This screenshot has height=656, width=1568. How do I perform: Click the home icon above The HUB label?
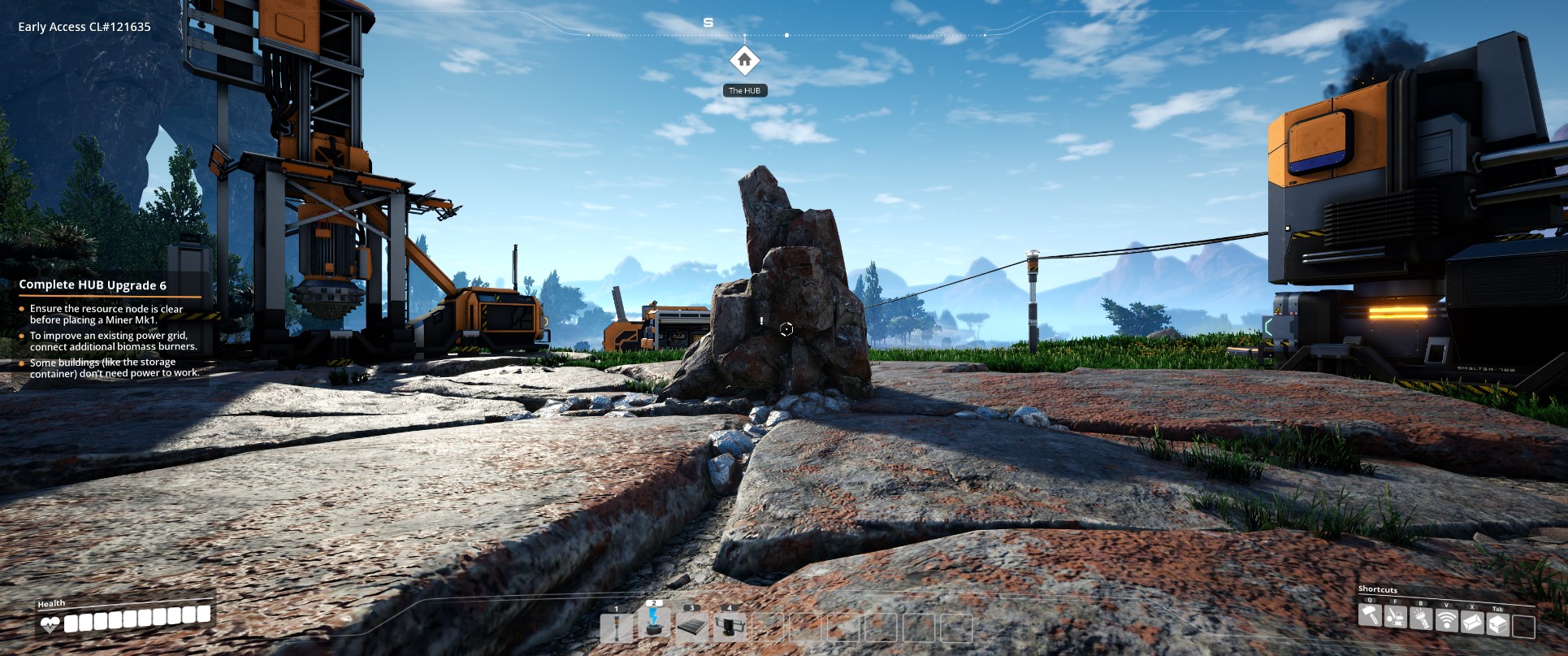point(745,59)
